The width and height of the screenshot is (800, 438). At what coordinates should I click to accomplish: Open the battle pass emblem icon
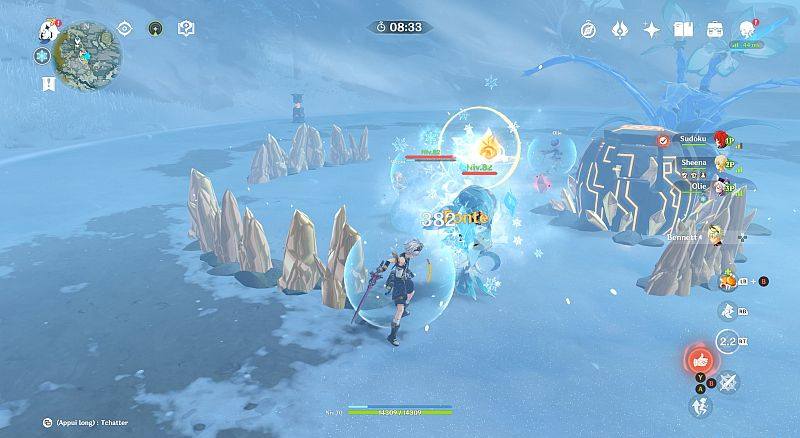coord(621,30)
